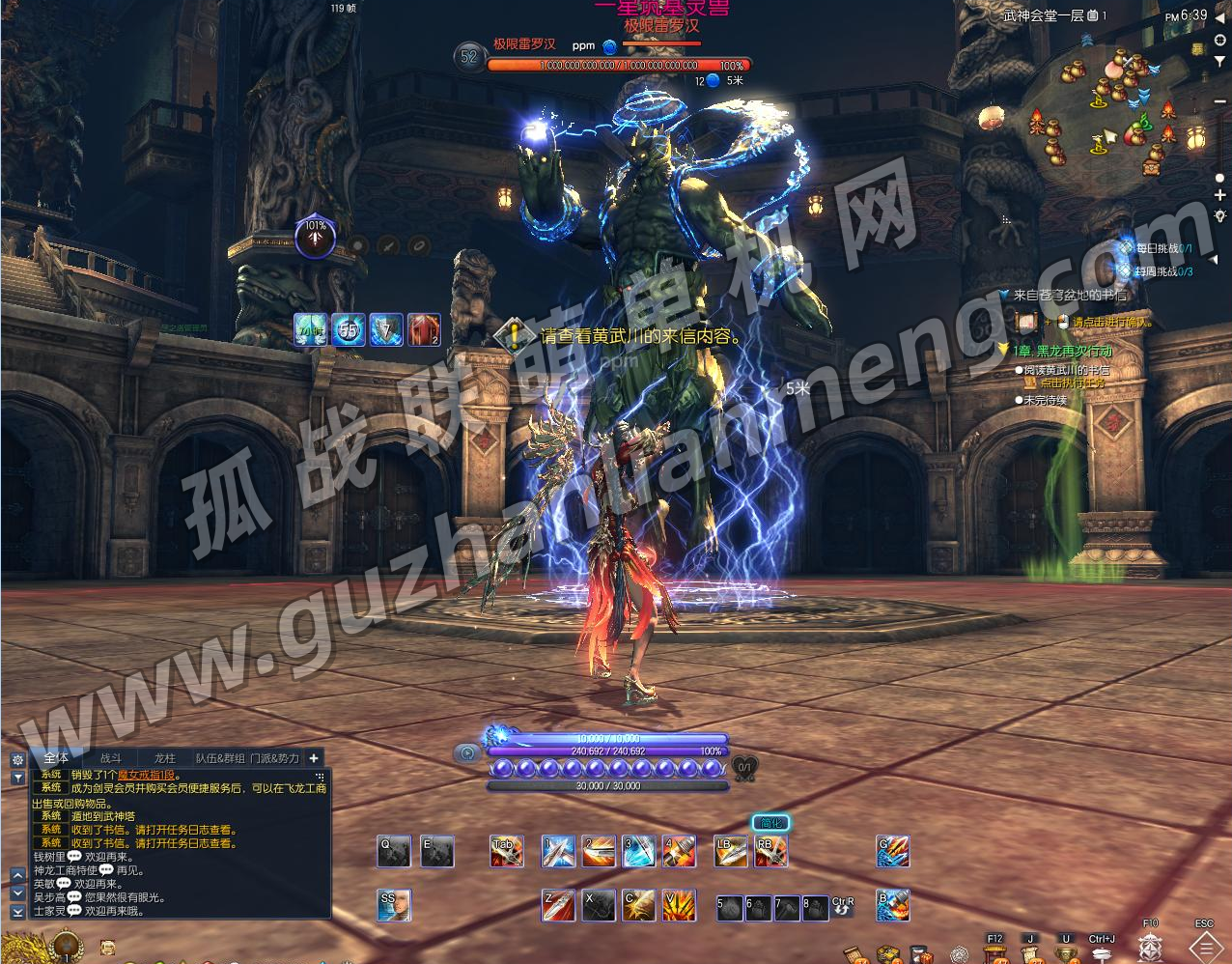Activate the Tab skill icon

click(506, 851)
